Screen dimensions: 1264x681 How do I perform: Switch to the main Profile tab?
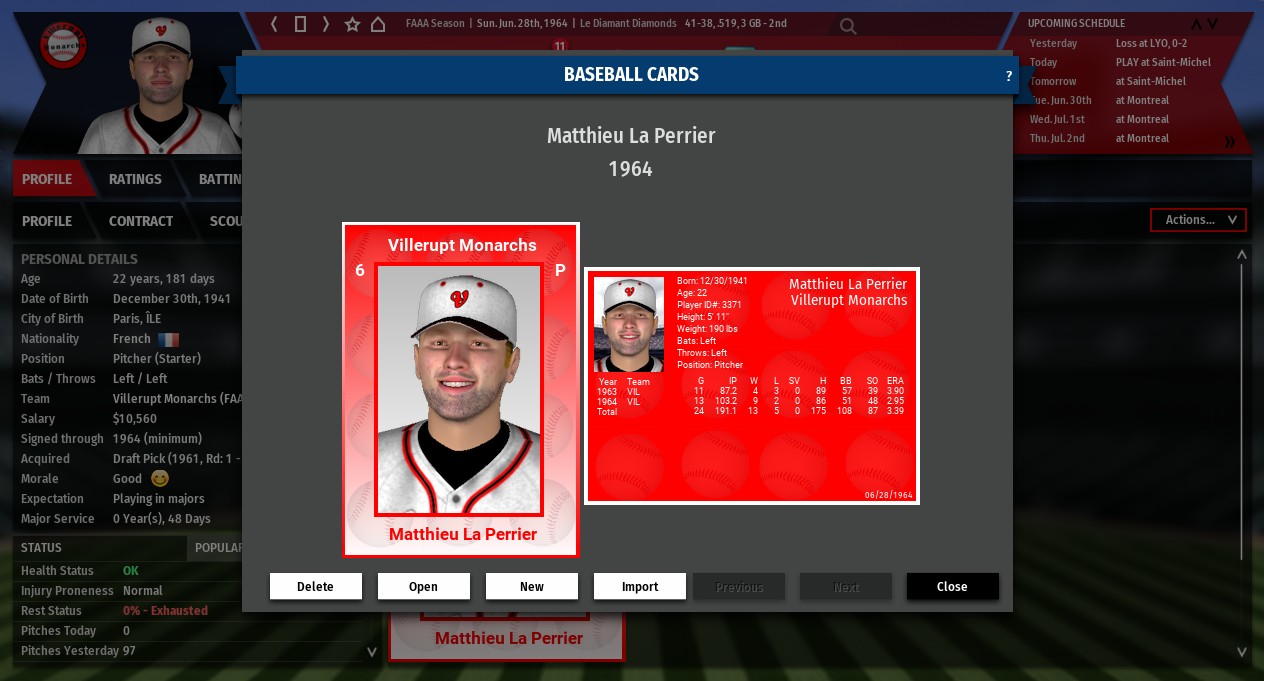47,179
